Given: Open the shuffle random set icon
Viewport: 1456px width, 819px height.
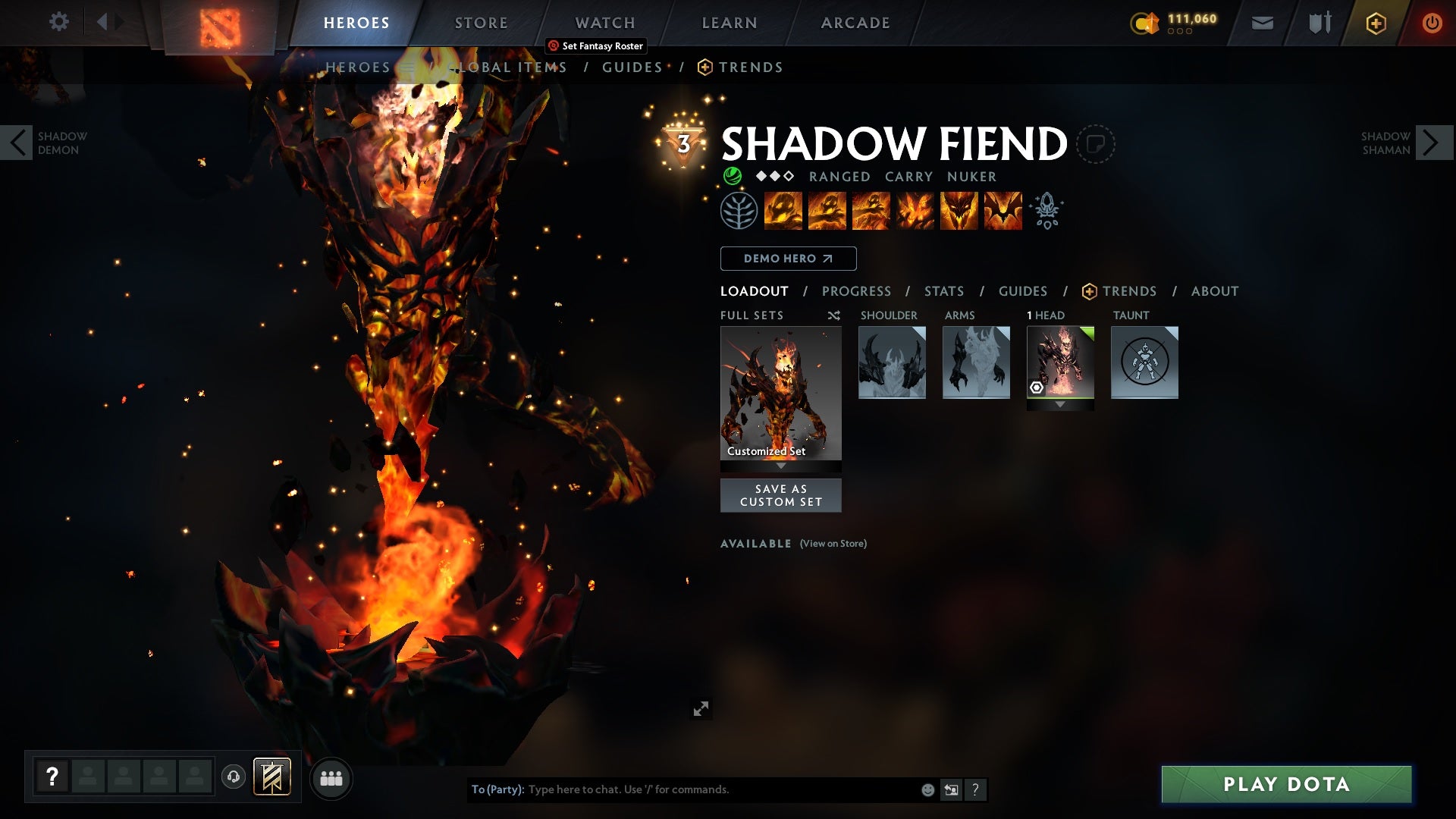Looking at the screenshot, I should pos(833,315).
